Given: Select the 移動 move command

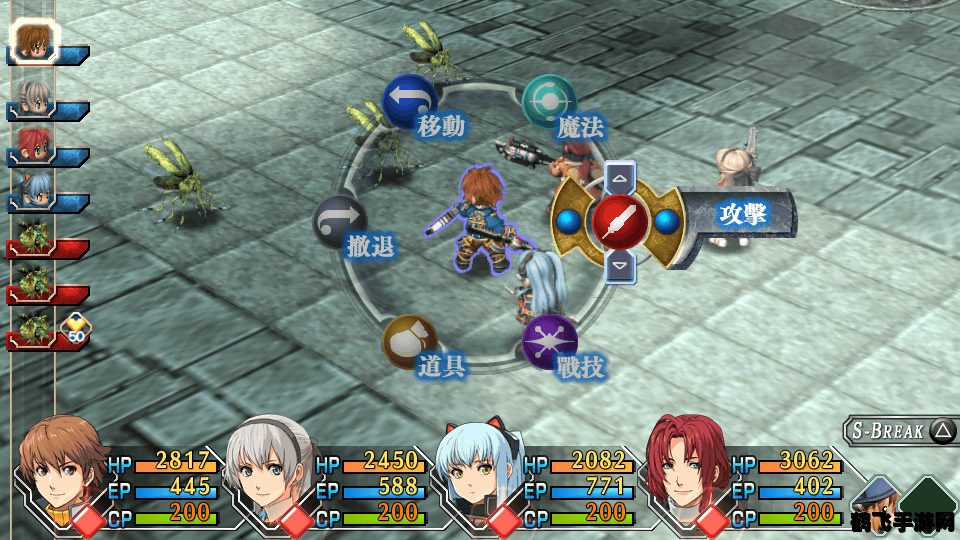Looking at the screenshot, I should (410, 101).
